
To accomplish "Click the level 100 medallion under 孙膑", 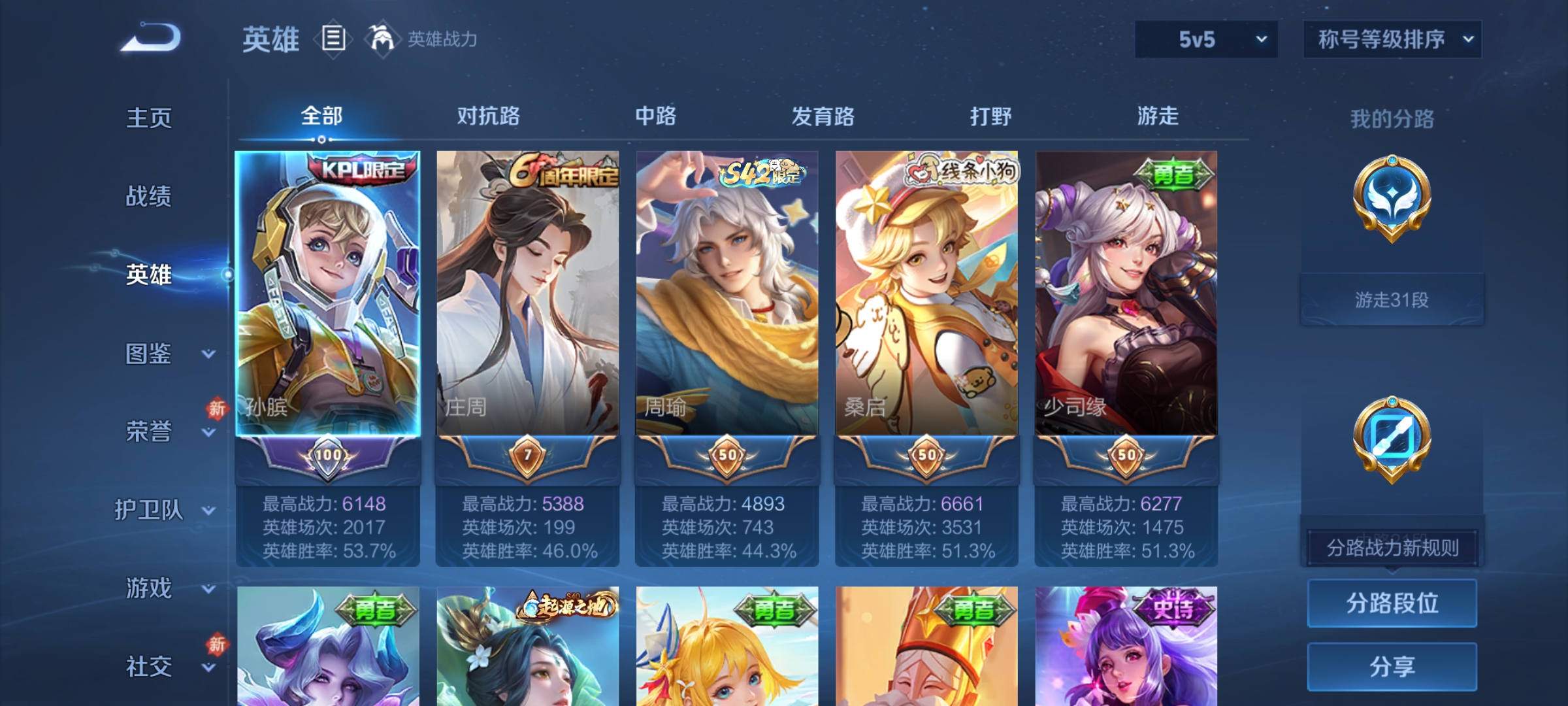I will (328, 456).
